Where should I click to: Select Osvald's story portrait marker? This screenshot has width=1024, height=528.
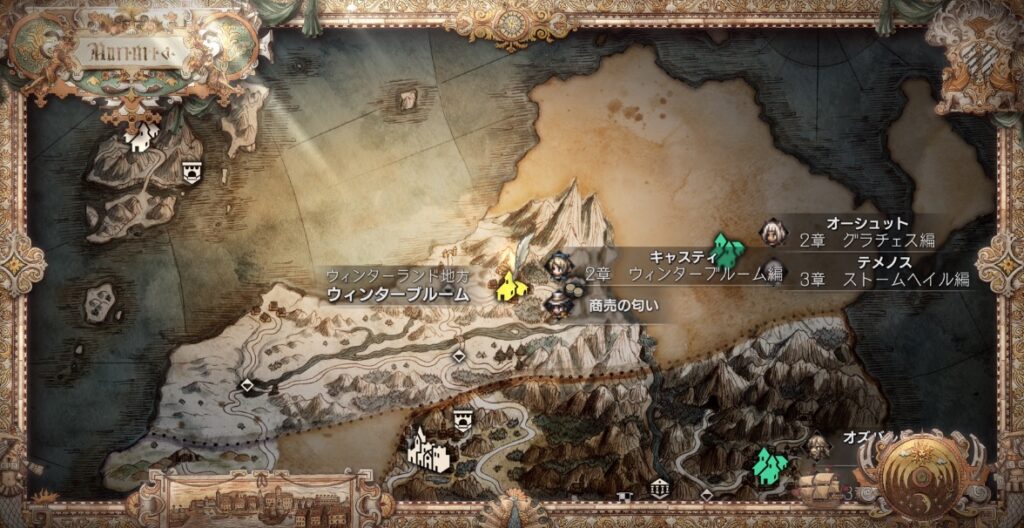point(818,443)
